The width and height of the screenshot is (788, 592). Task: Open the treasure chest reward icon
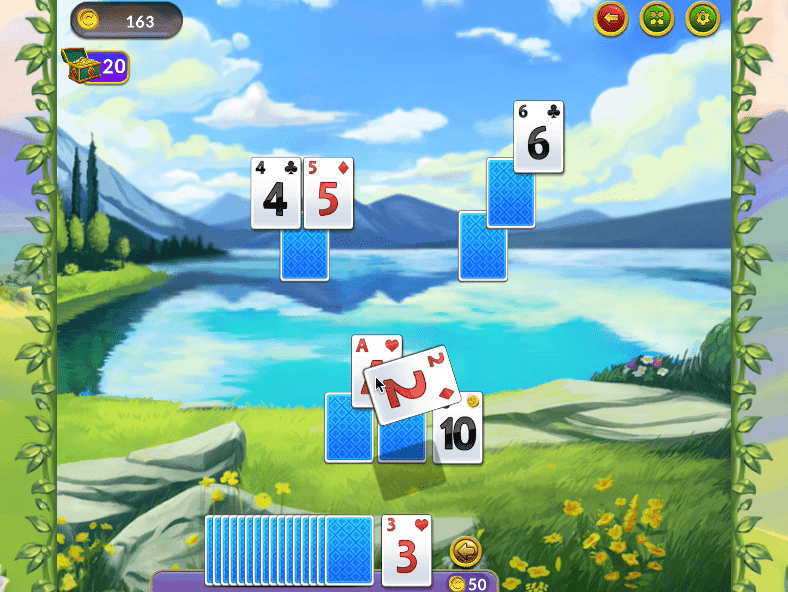point(80,65)
